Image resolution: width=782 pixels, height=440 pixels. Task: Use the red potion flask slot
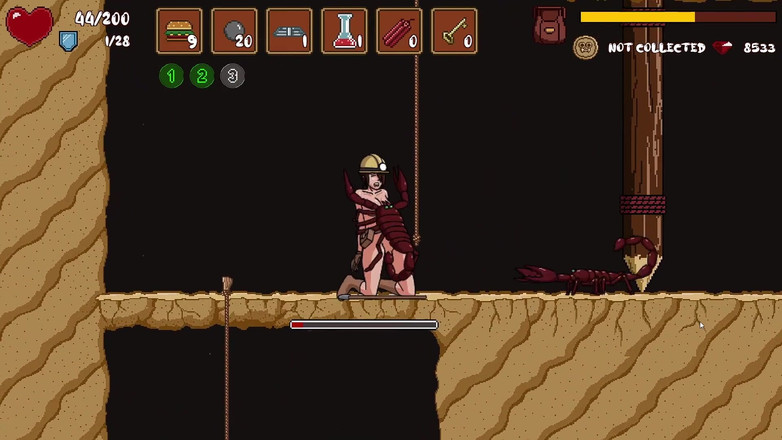344,31
